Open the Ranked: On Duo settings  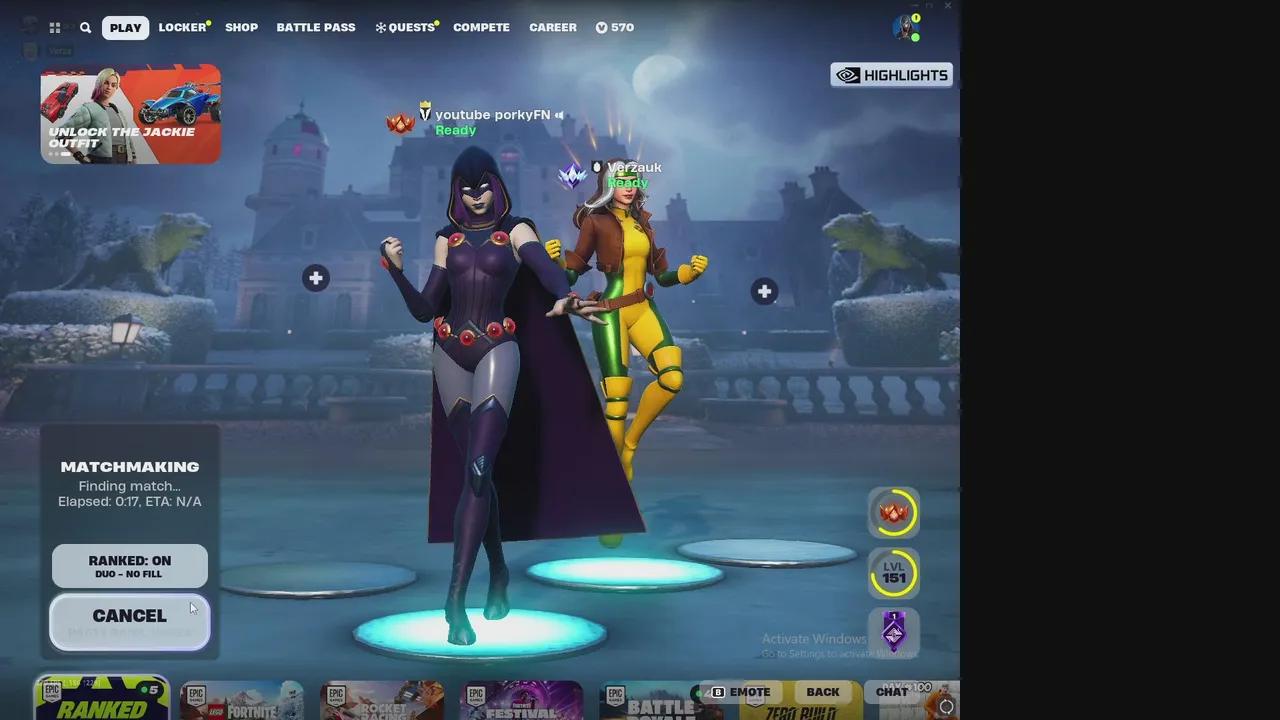click(129, 565)
